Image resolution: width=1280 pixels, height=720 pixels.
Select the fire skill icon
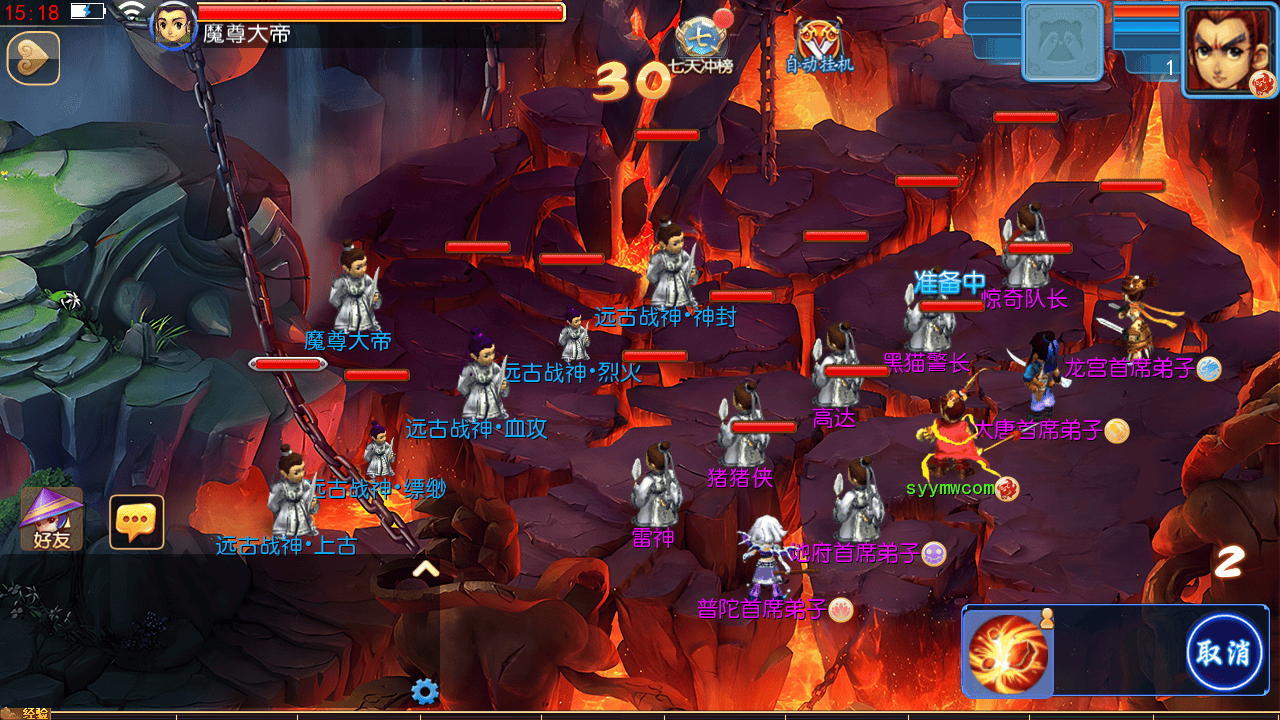coord(1008,653)
